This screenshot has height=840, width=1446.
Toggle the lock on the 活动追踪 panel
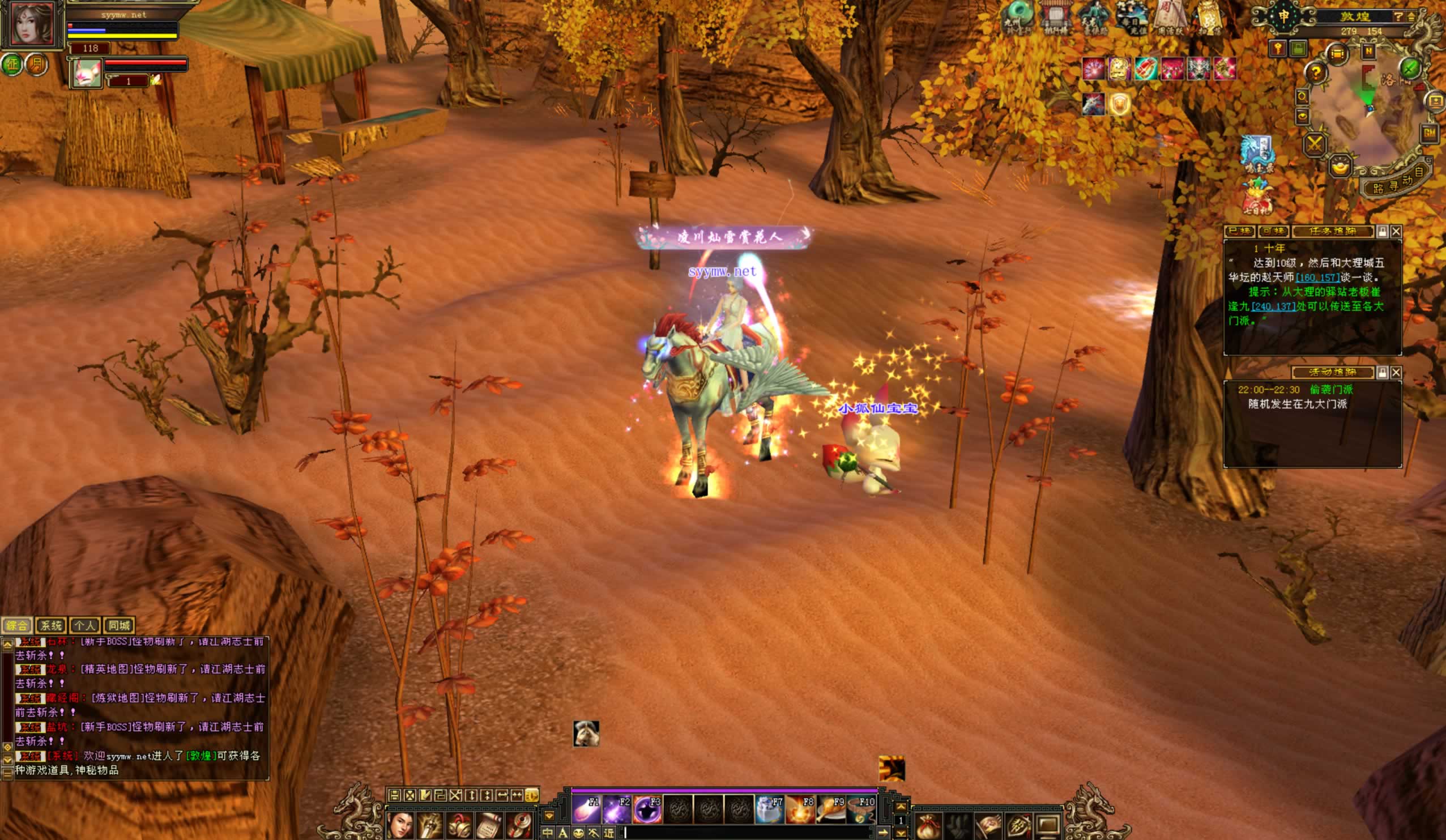tap(1383, 372)
